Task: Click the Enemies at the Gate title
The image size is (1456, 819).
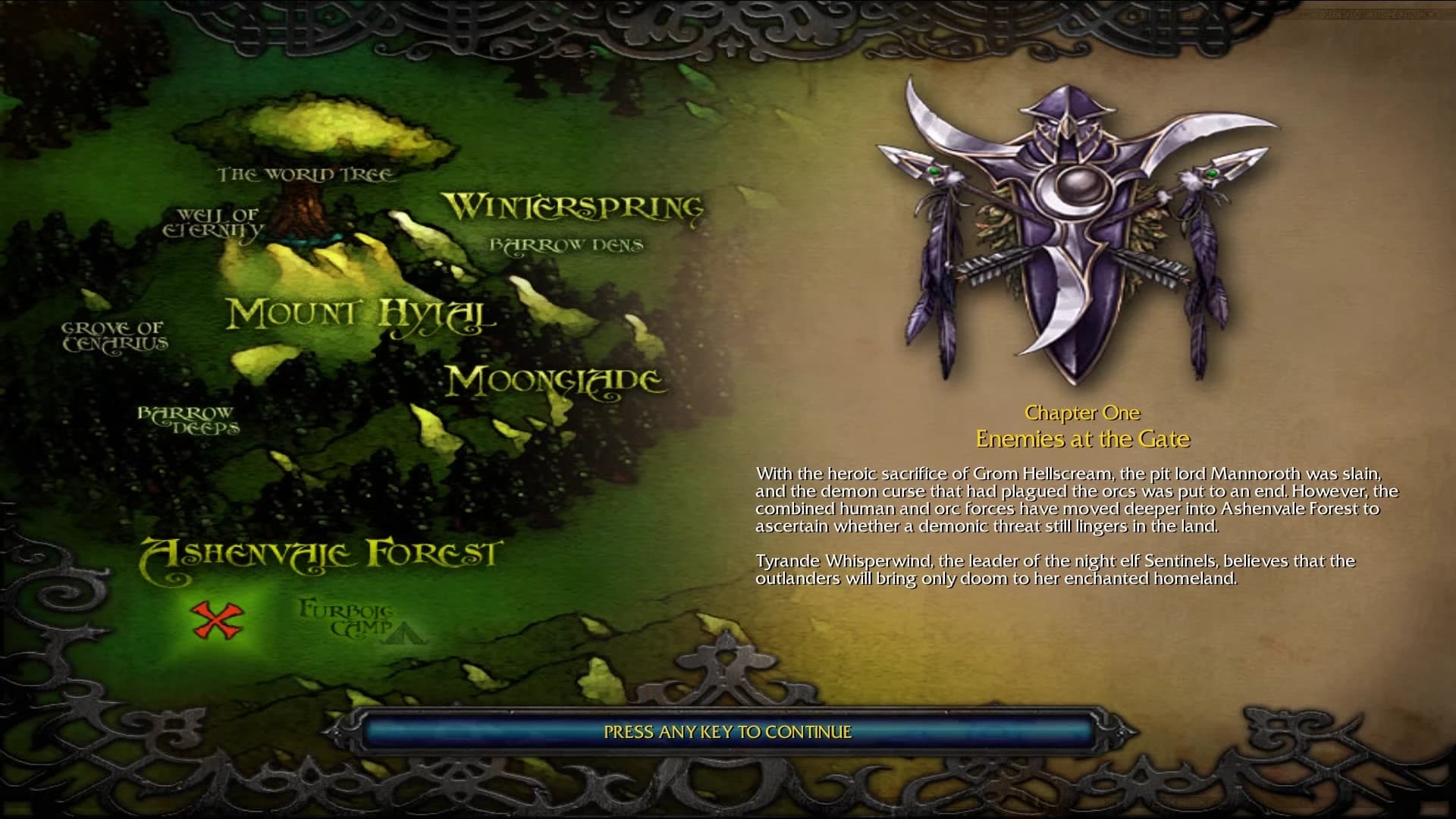Action: tap(1083, 438)
